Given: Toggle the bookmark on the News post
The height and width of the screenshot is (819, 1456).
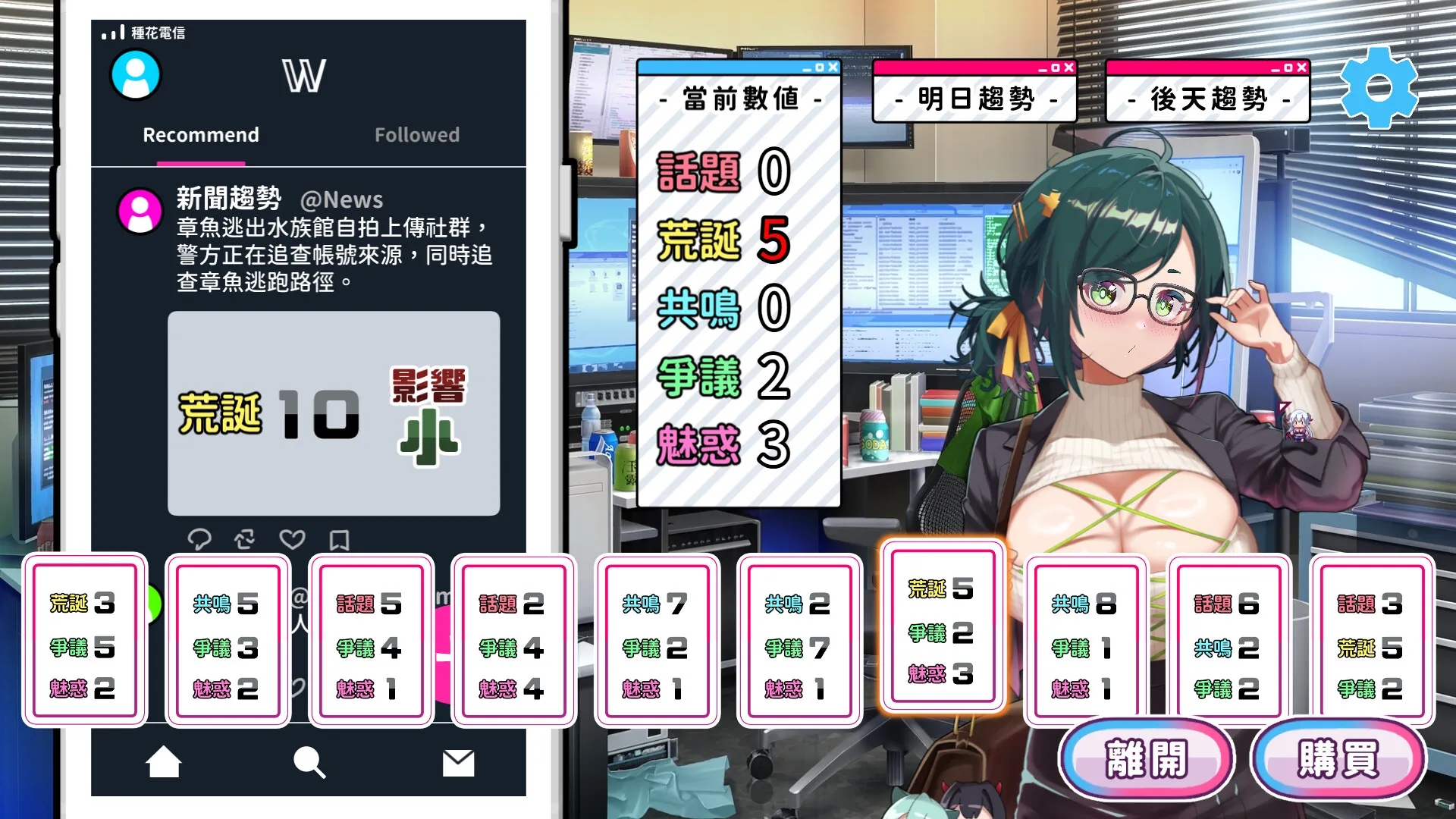Looking at the screenshot, I should tap(339, 540).
